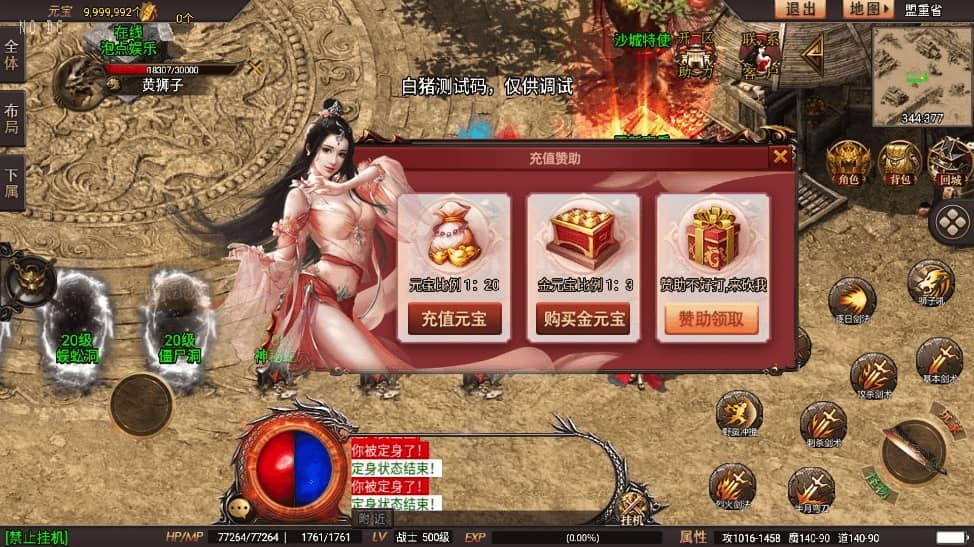Image resolution: width=974 pixels, height=547 pixels.
Task: Select the 布局 side tab
Action: pyautogui.click(x=12, y=118)
